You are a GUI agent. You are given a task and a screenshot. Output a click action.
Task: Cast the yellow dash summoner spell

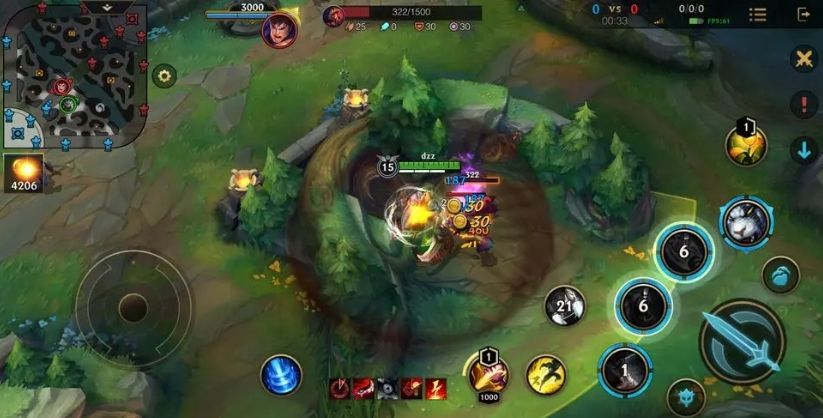pos(546,374)
